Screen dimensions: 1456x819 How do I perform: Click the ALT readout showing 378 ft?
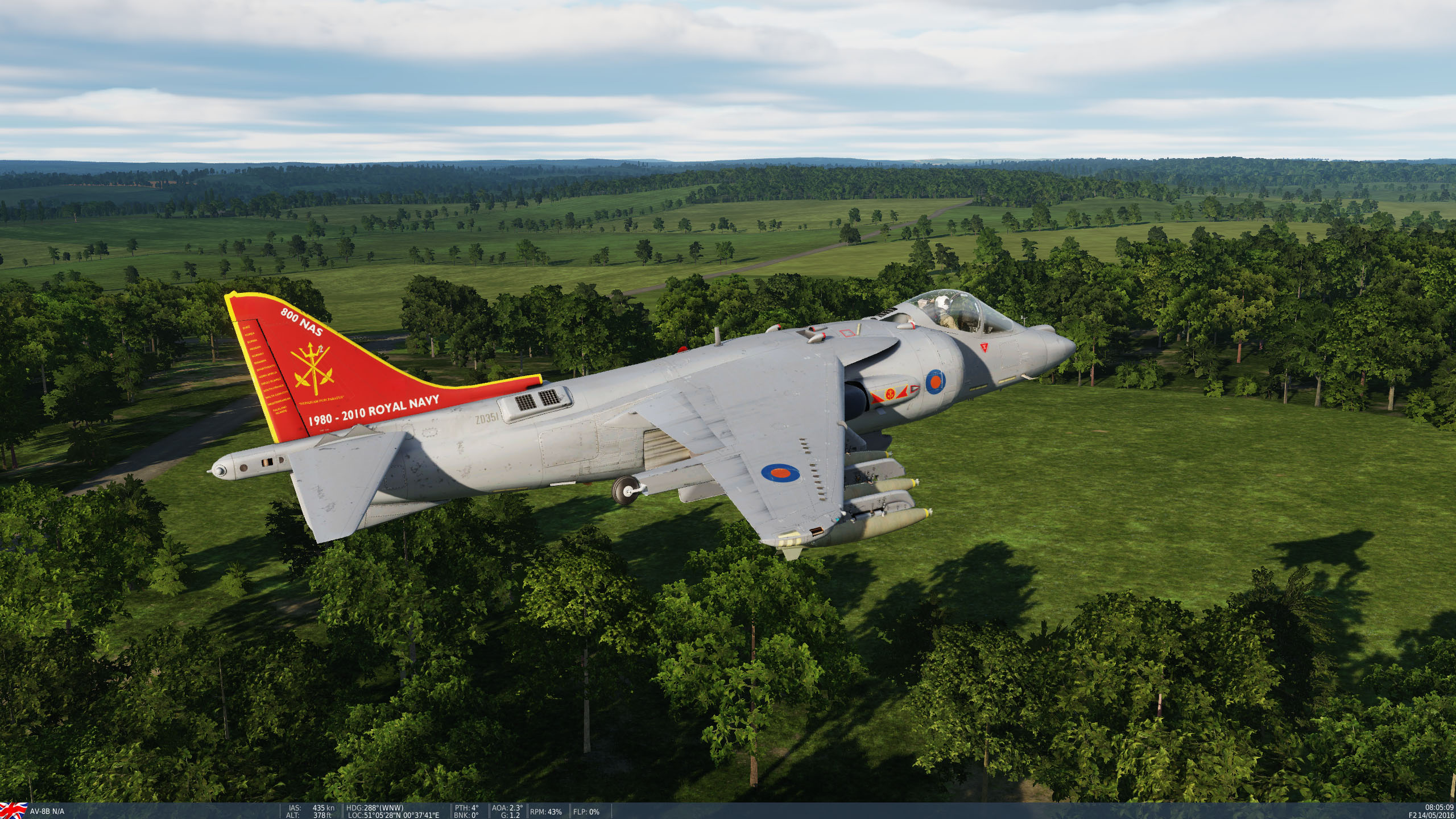pos(312,813)
